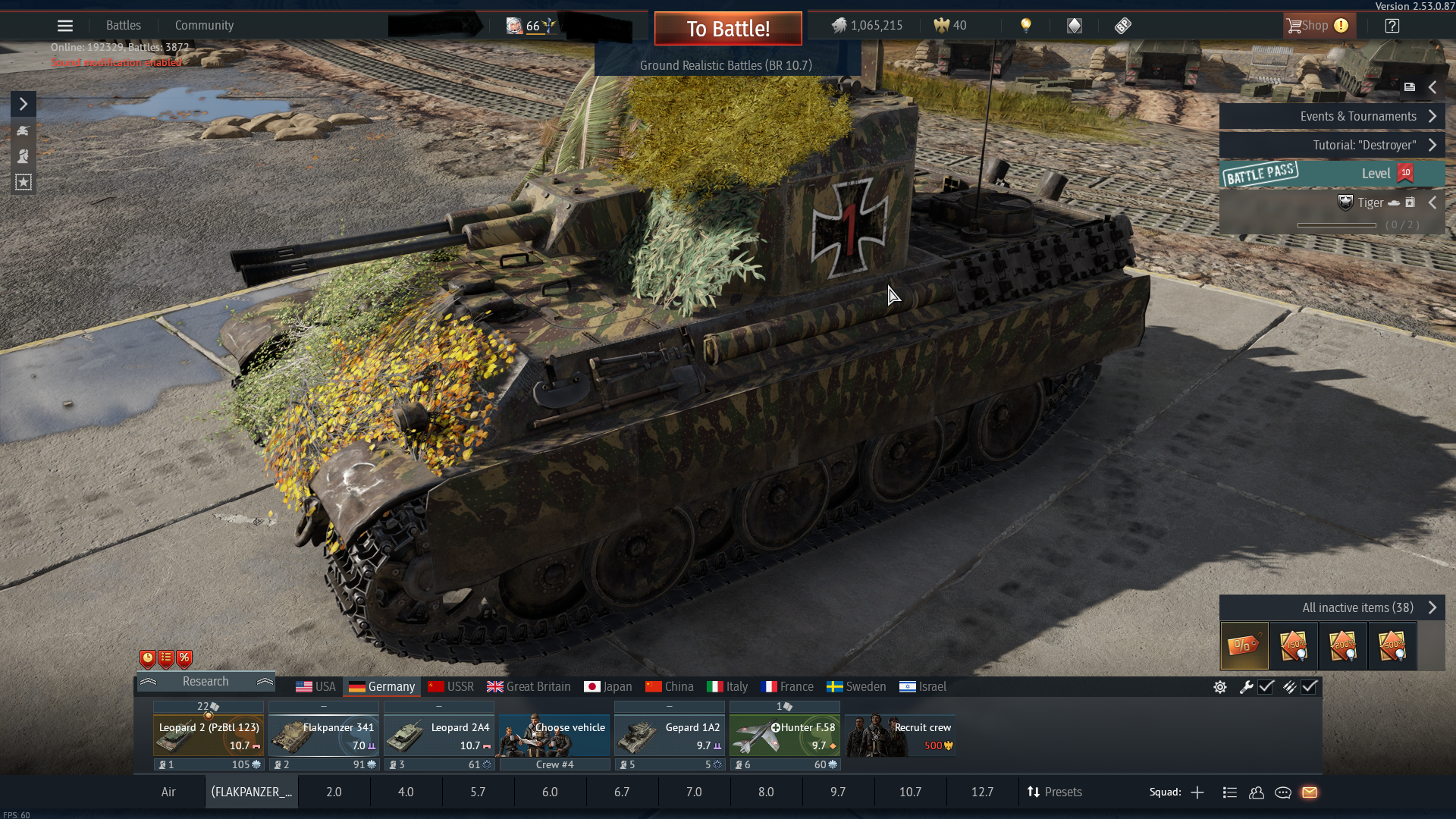Start the match with To Battle!
This screenshot has width=1456, height=819.
click(728, 29)
